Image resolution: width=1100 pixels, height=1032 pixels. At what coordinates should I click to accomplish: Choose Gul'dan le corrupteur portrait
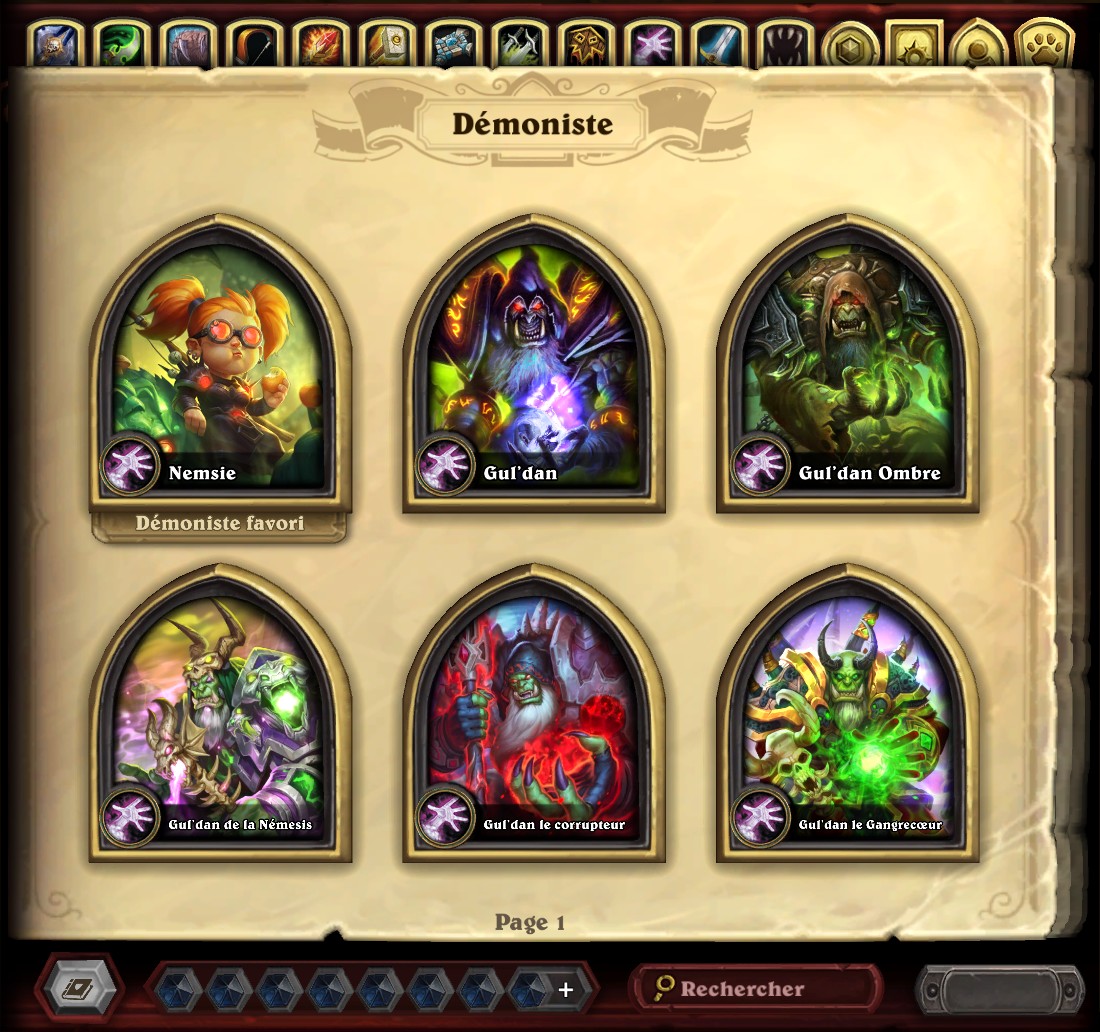pyautogui.click(x=534, y=715)
